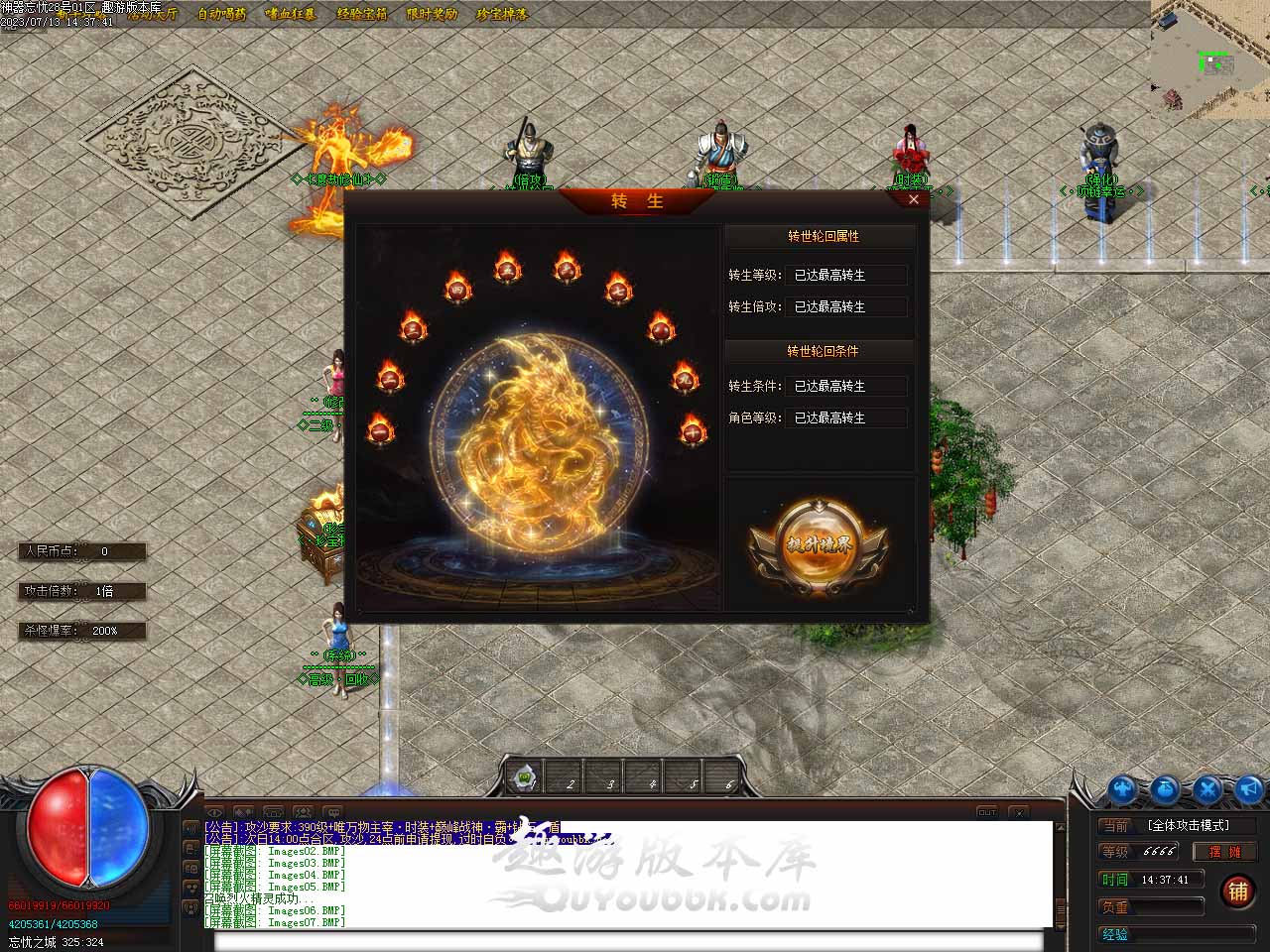Image resolution: width=1270 pixels, height=952 pixels.
Task: Open the 限时奖励 menu
Action: coord(432,14)
